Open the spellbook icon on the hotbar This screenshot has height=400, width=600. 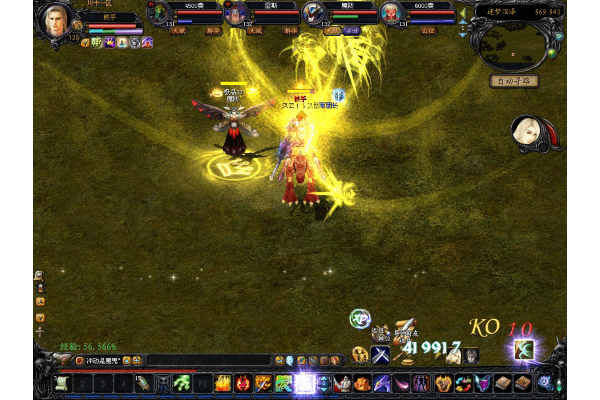[522, 383]
